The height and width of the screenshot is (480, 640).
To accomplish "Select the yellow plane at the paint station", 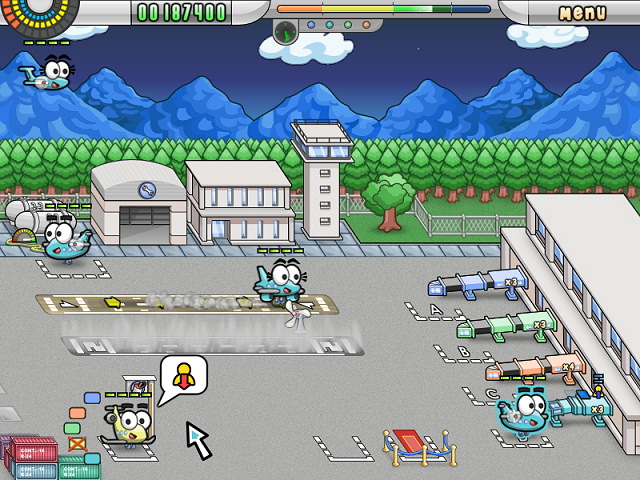I will (x=131, y=424).
